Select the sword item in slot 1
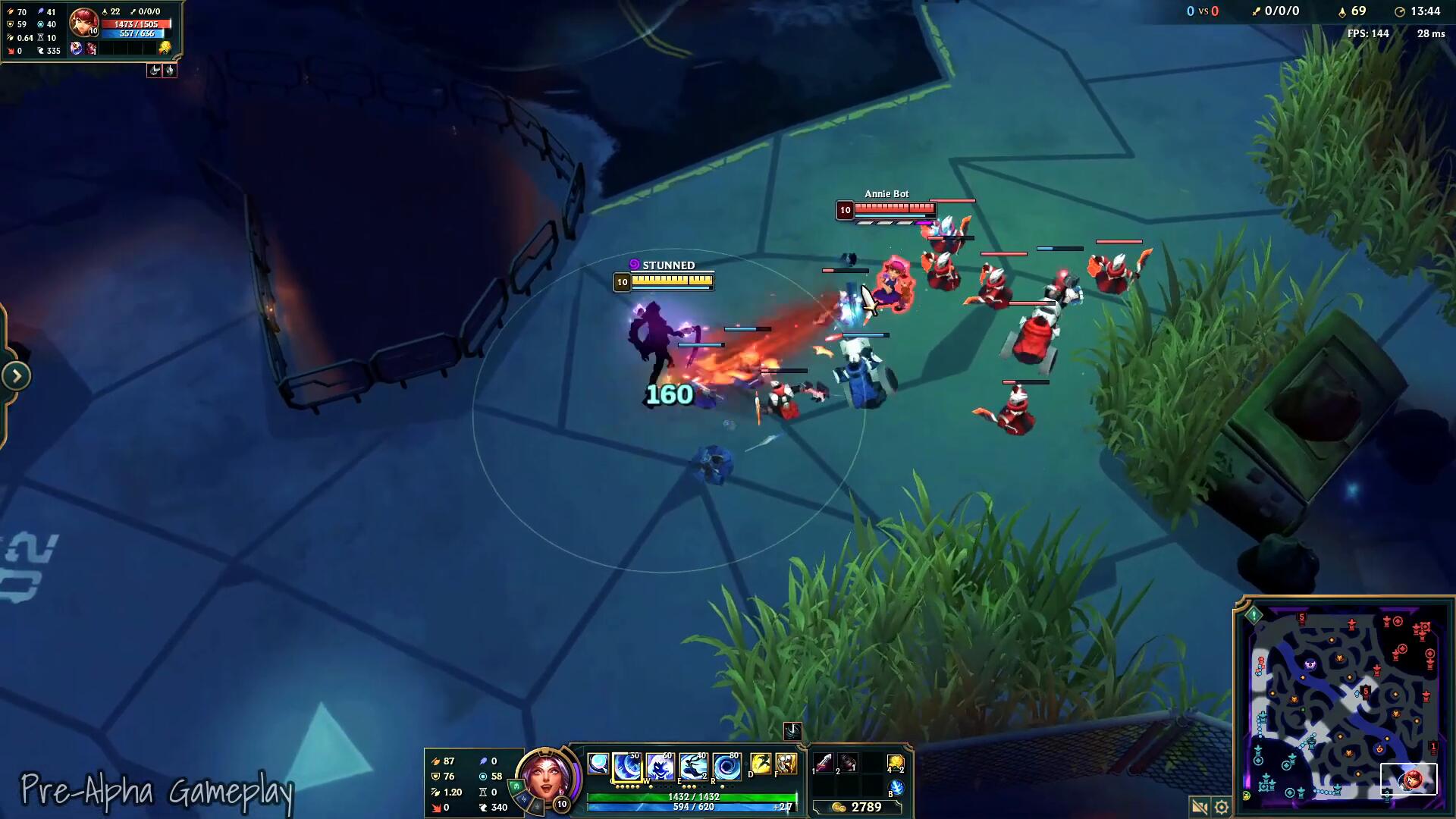Viewport: 1456px width, 819px height. (824, 763)
